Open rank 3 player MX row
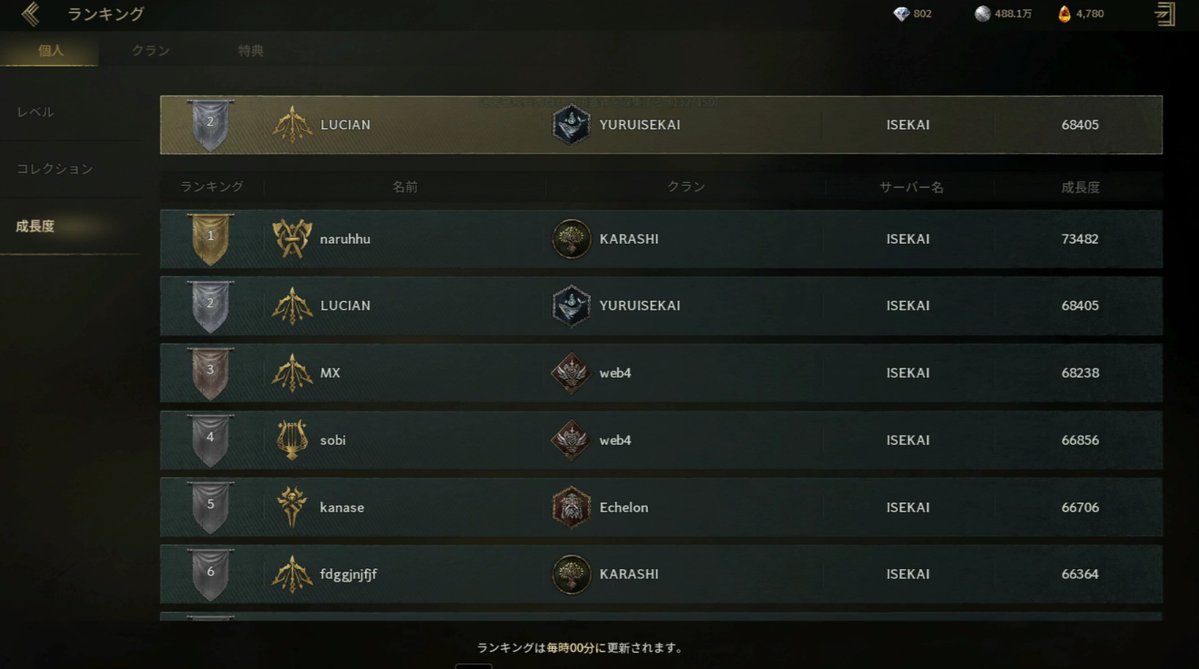 coord(660,373)
